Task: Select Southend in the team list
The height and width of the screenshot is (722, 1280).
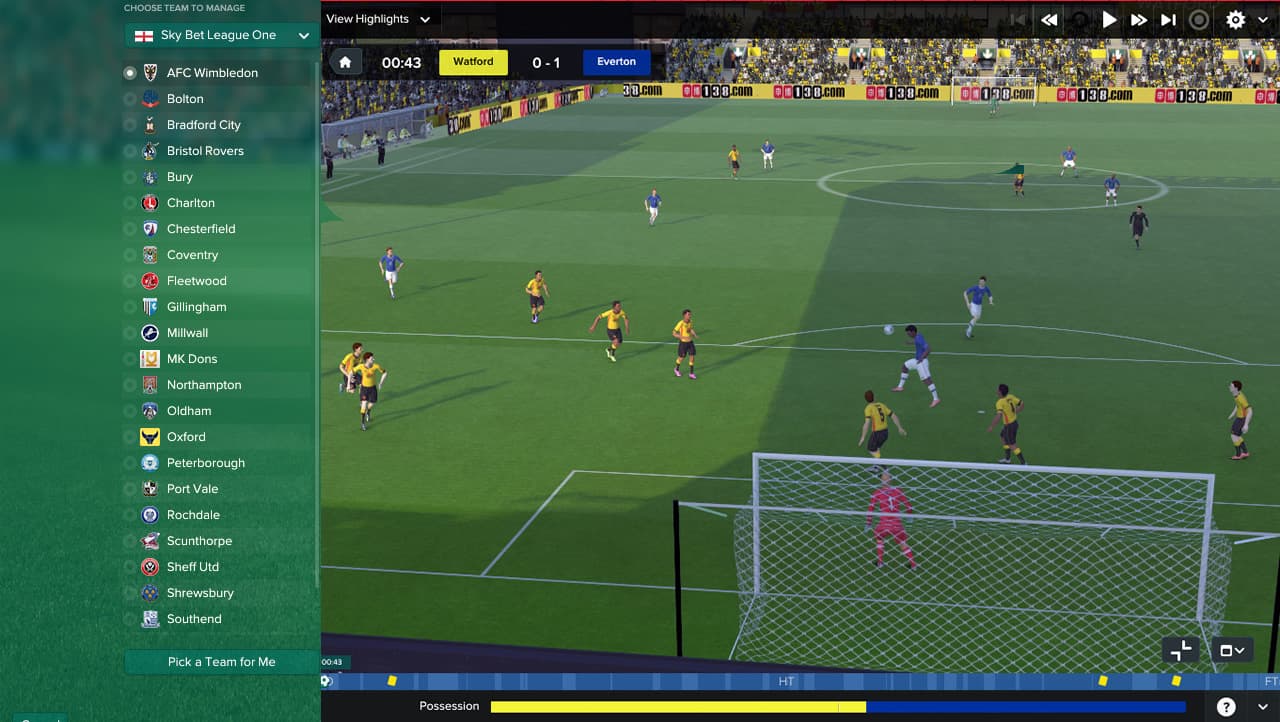Action: pyautogui.click(x=194, y=619)
